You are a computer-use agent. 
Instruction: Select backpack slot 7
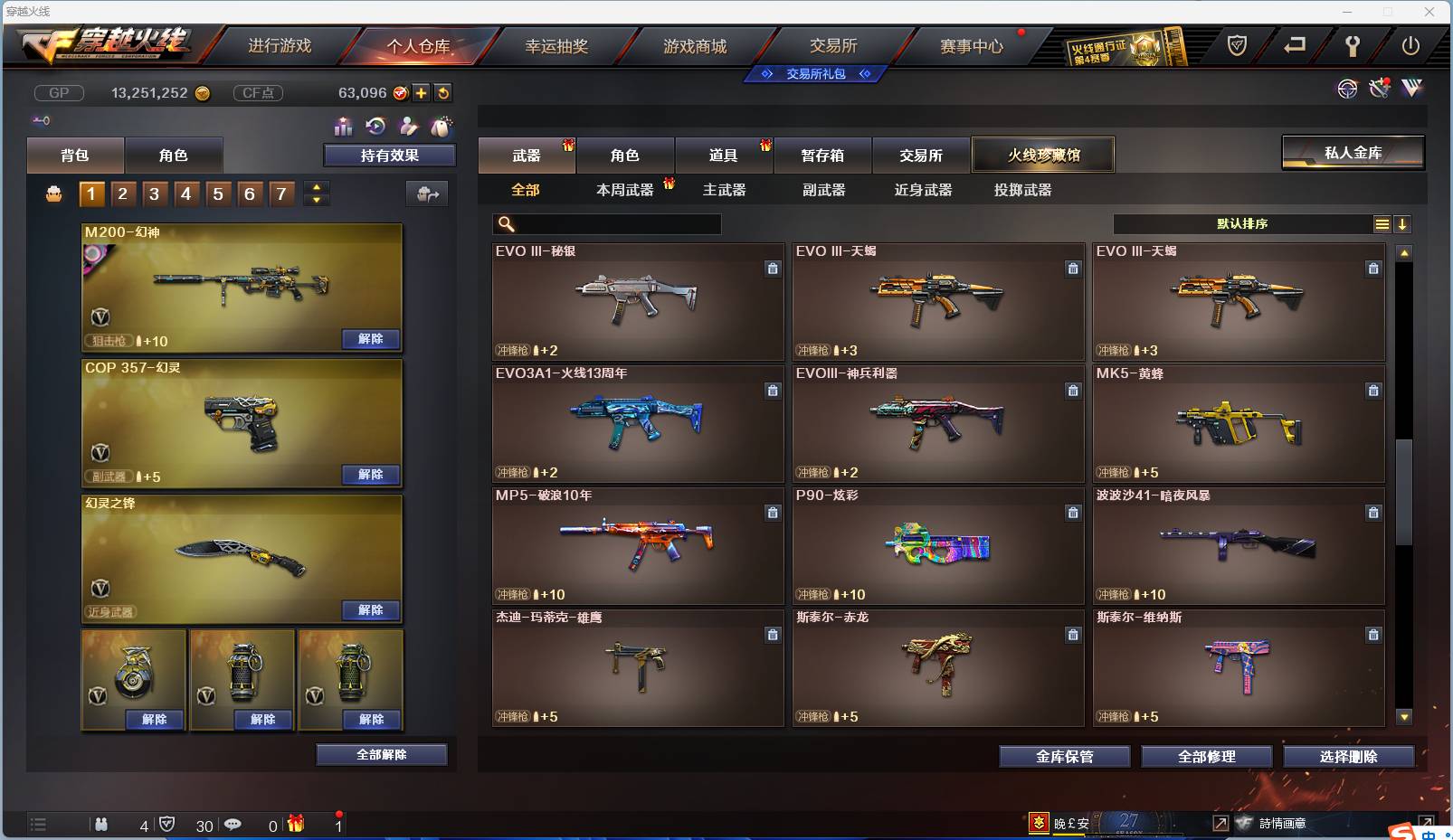[x=280, y=193]
